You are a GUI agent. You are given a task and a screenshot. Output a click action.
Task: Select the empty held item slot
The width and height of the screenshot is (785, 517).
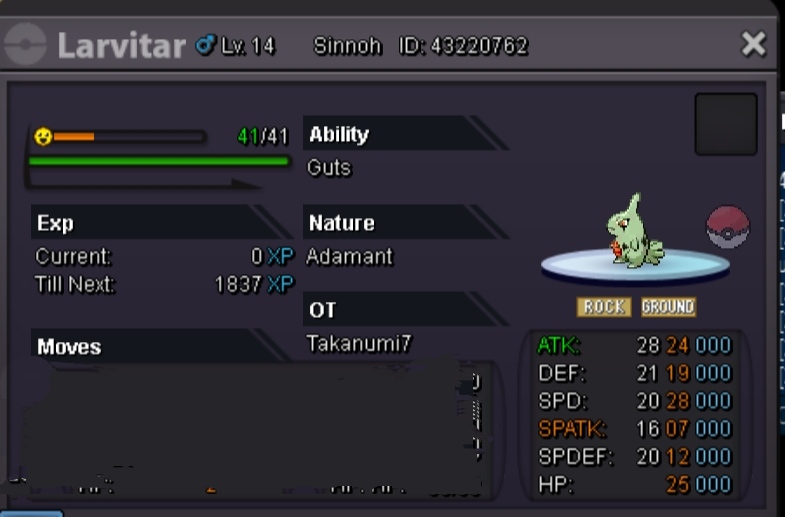(725, 124)
